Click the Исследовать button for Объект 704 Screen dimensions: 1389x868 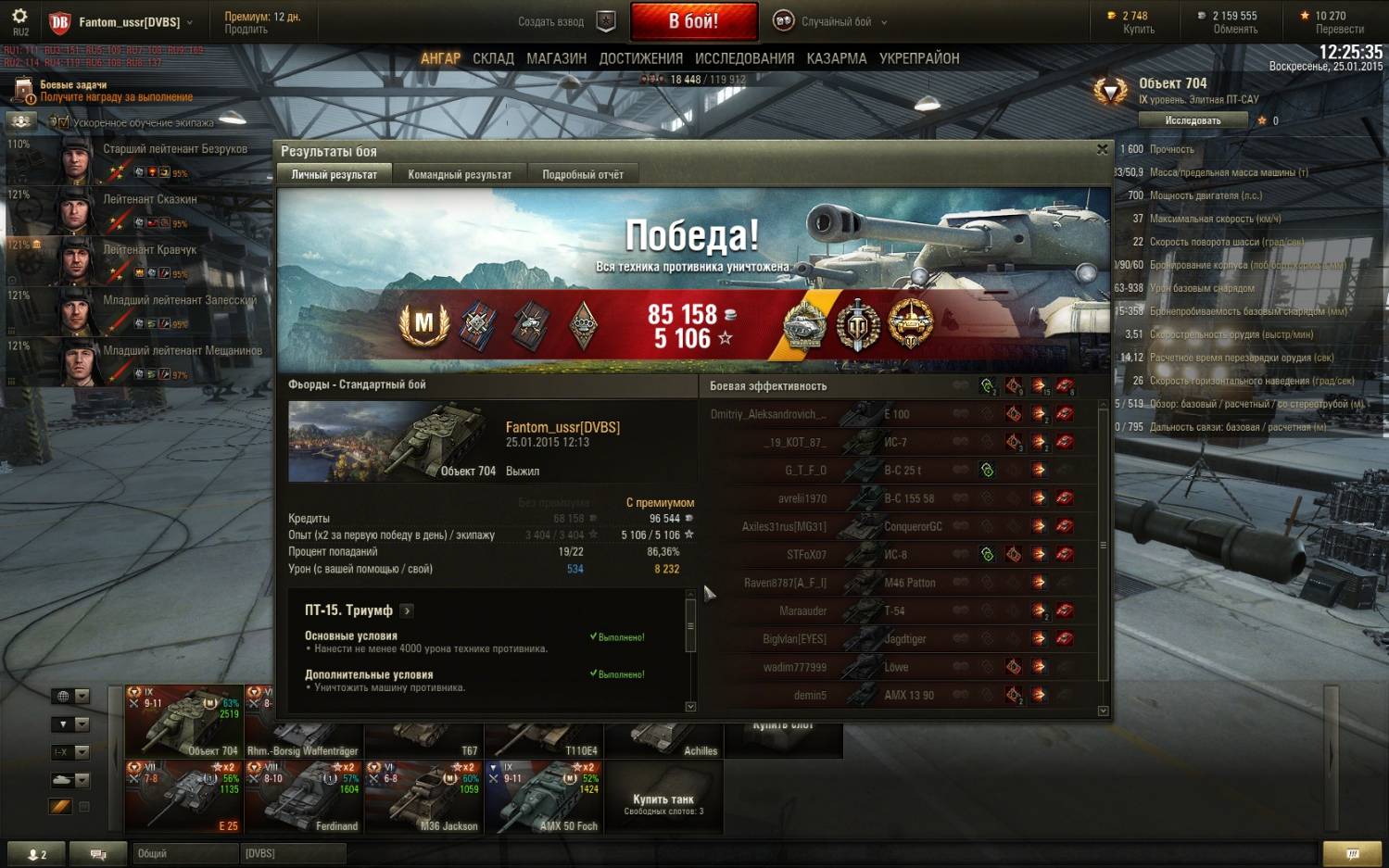1193,120
